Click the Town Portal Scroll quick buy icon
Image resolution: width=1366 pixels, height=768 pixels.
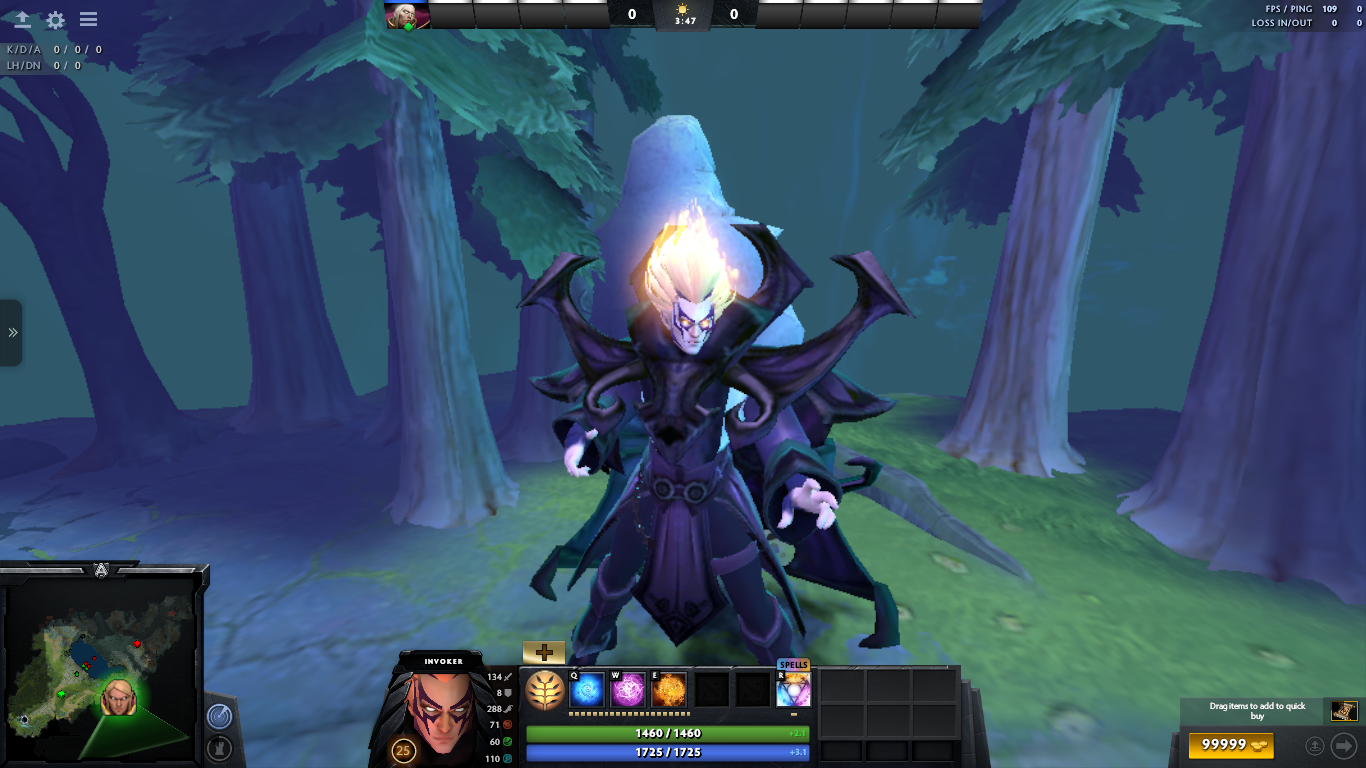[x=1342, y=710]
